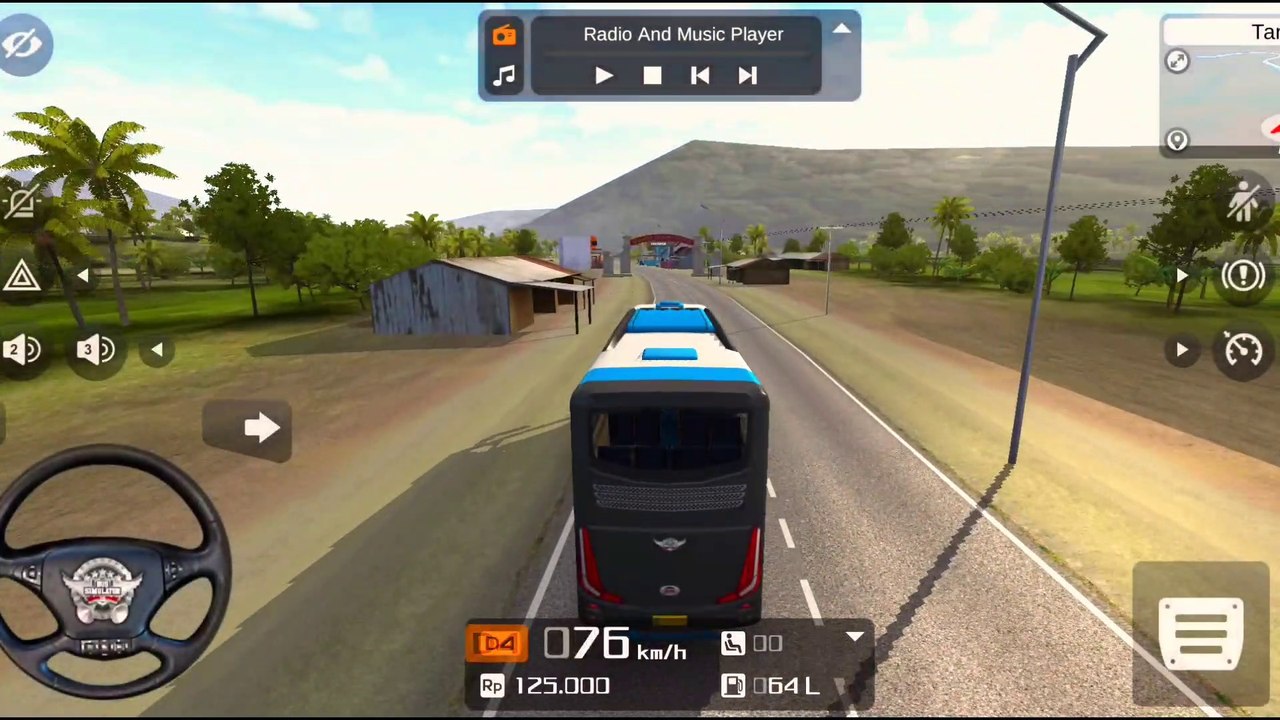The height and width of the screenshot is (720, 1280).
Task: Tap the orange D4 gear selector
Action: [x=497, y=643]
